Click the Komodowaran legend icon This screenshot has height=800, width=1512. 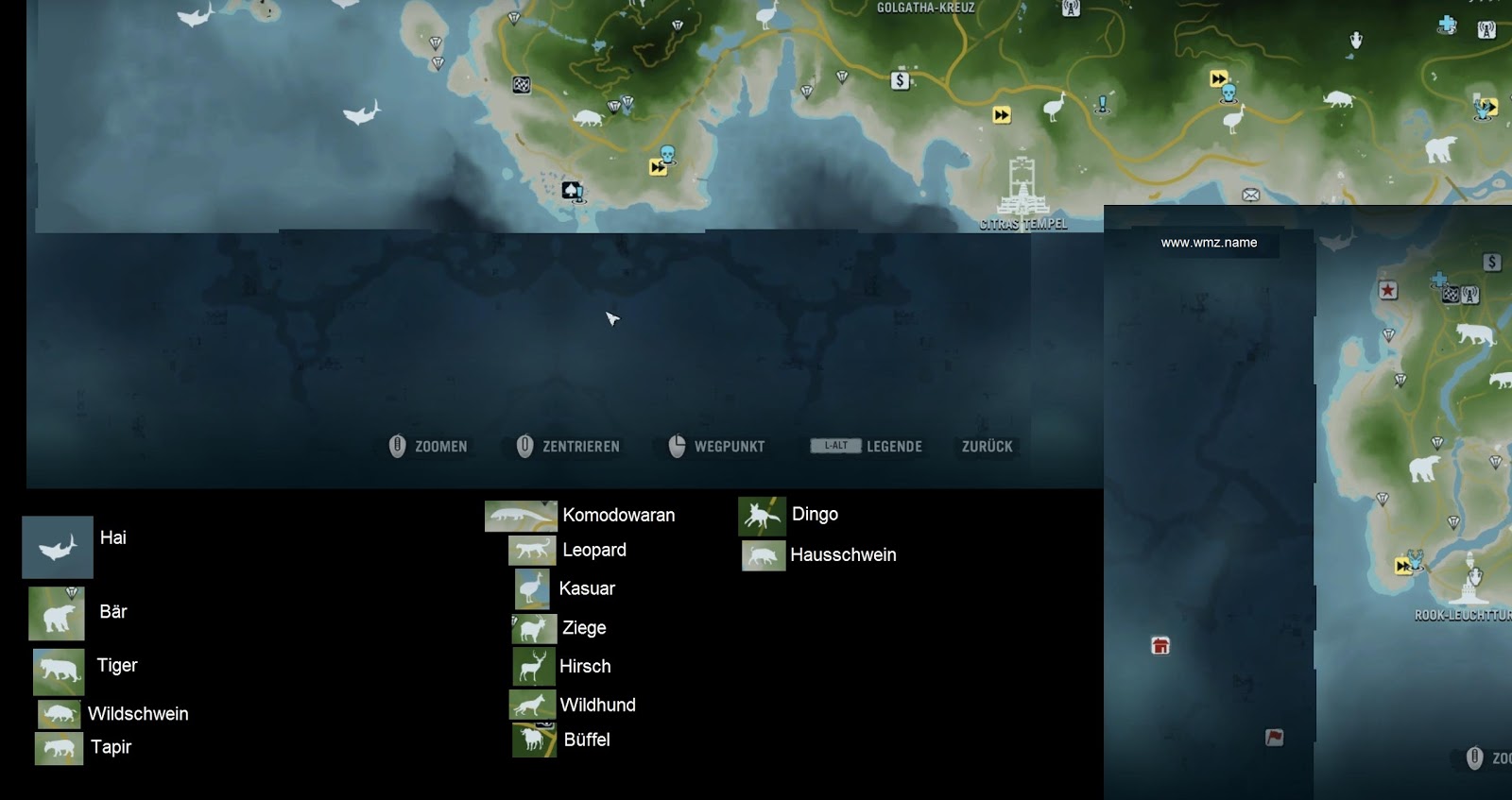tap(523, 515)
